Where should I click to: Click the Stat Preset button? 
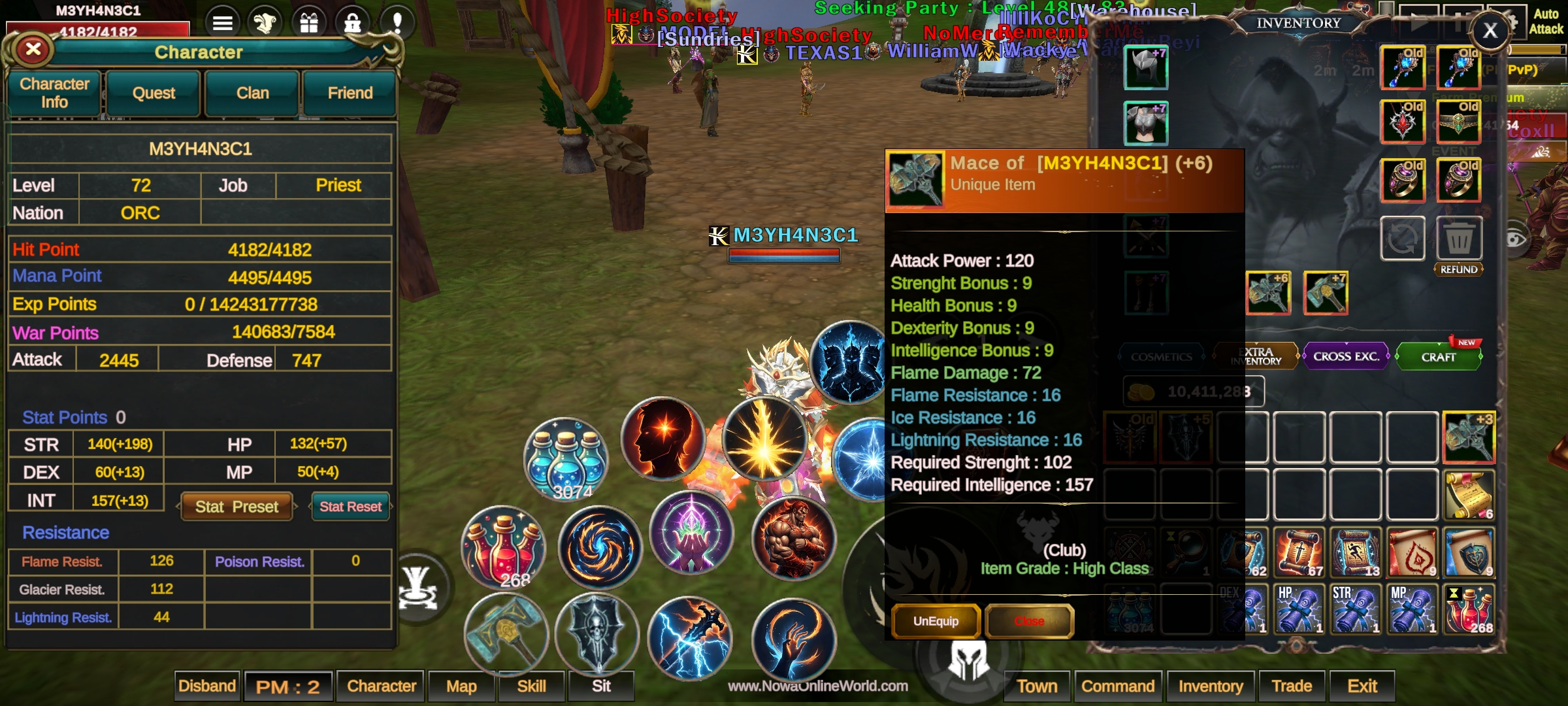[x=237, y=507]
